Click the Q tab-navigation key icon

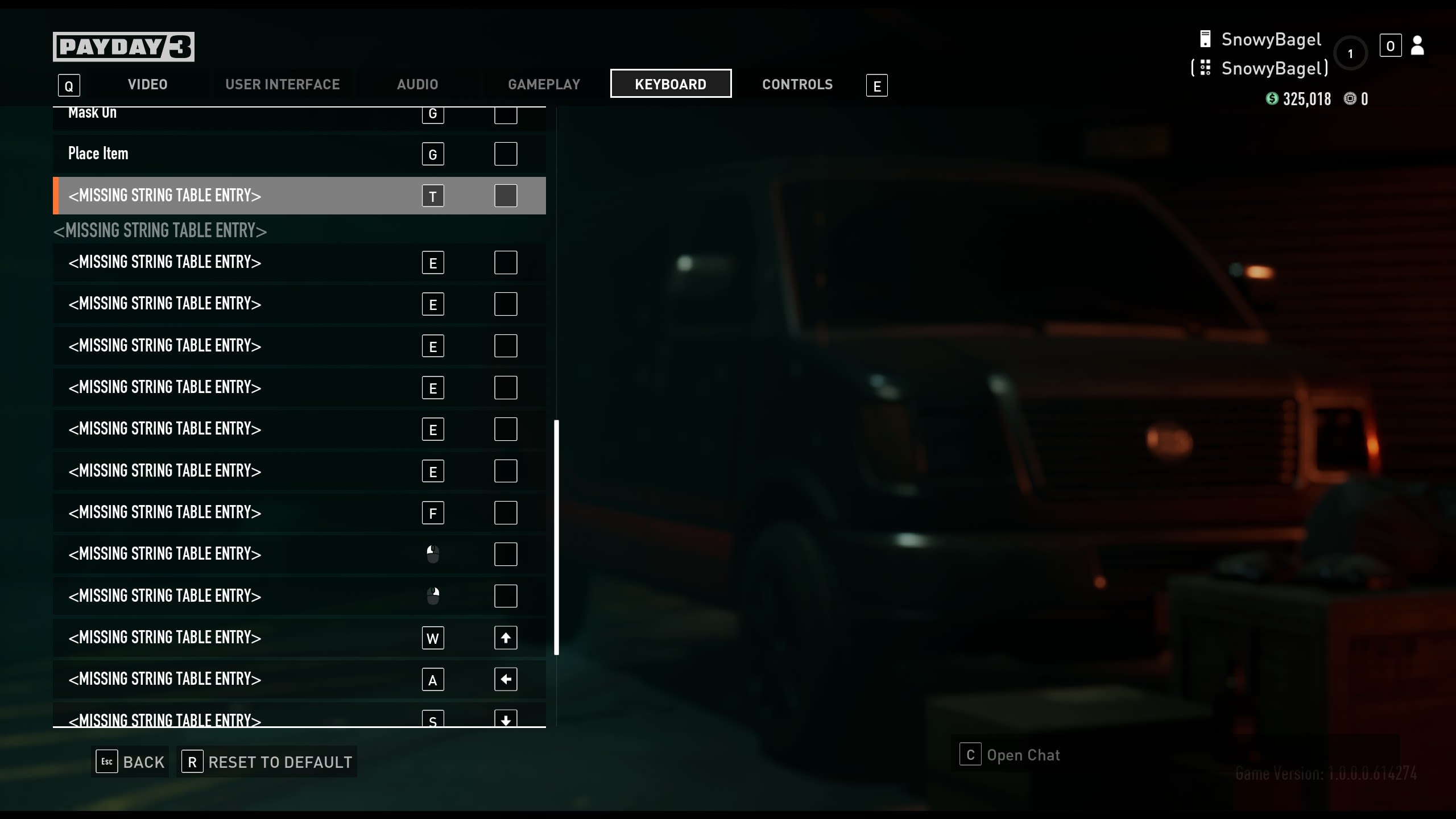(x=69, y=85)
